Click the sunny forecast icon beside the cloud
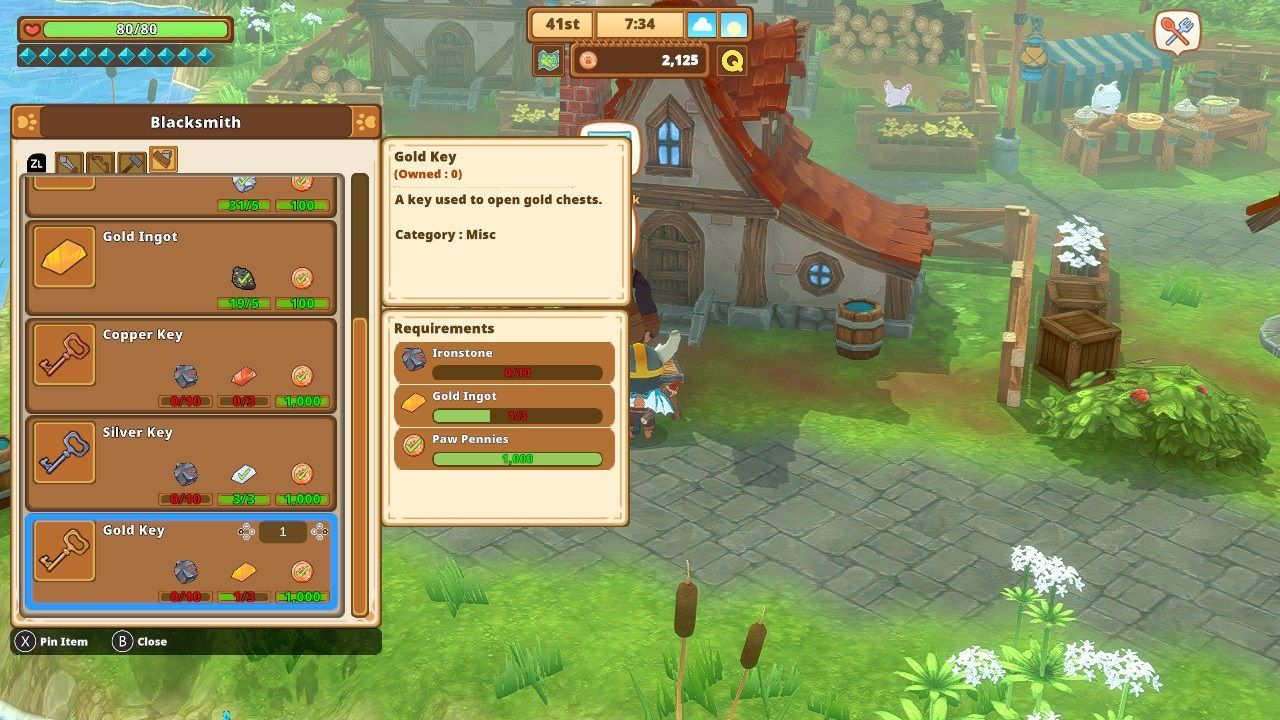Image resolution: width=1280 pixels, height=720 pixels. point(733,24)
